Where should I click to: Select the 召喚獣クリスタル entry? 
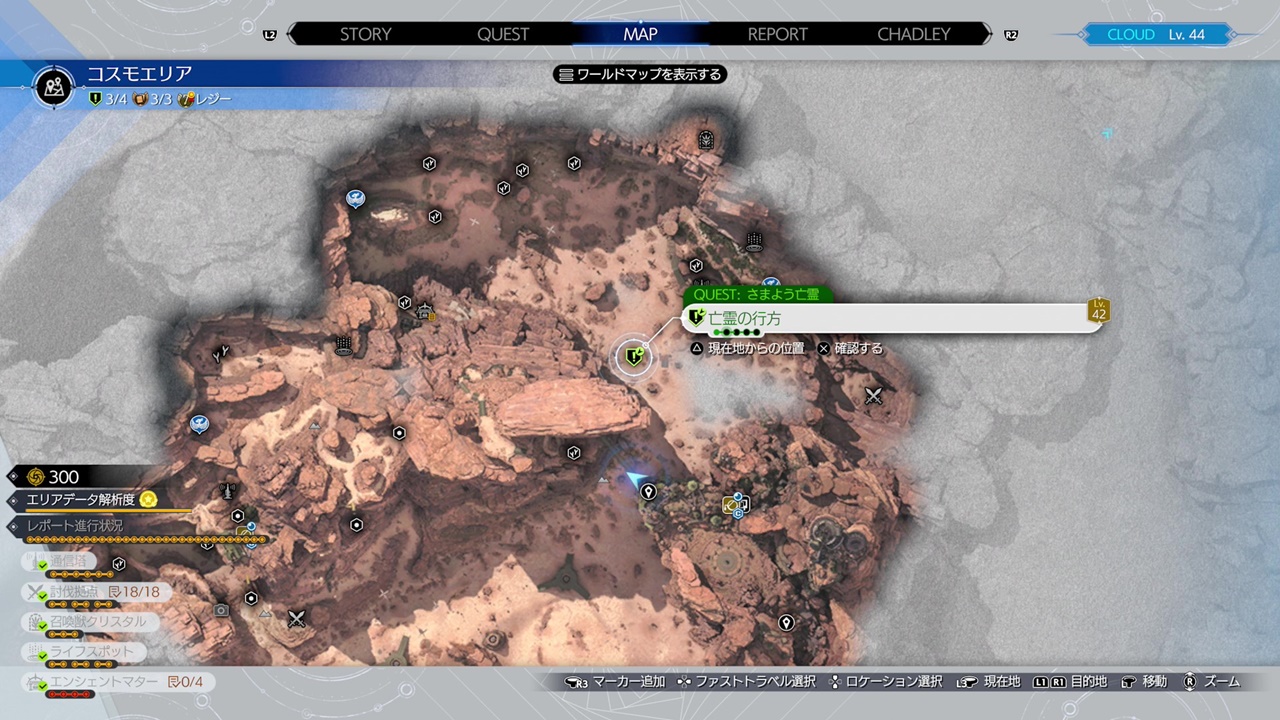pyautogui.click(x=95, y=622)
